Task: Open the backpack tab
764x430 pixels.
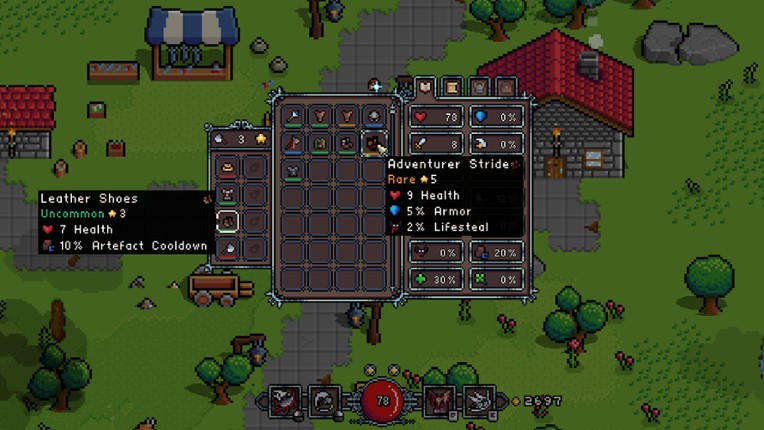Action: pyautogui.click(x=506, y=87)
